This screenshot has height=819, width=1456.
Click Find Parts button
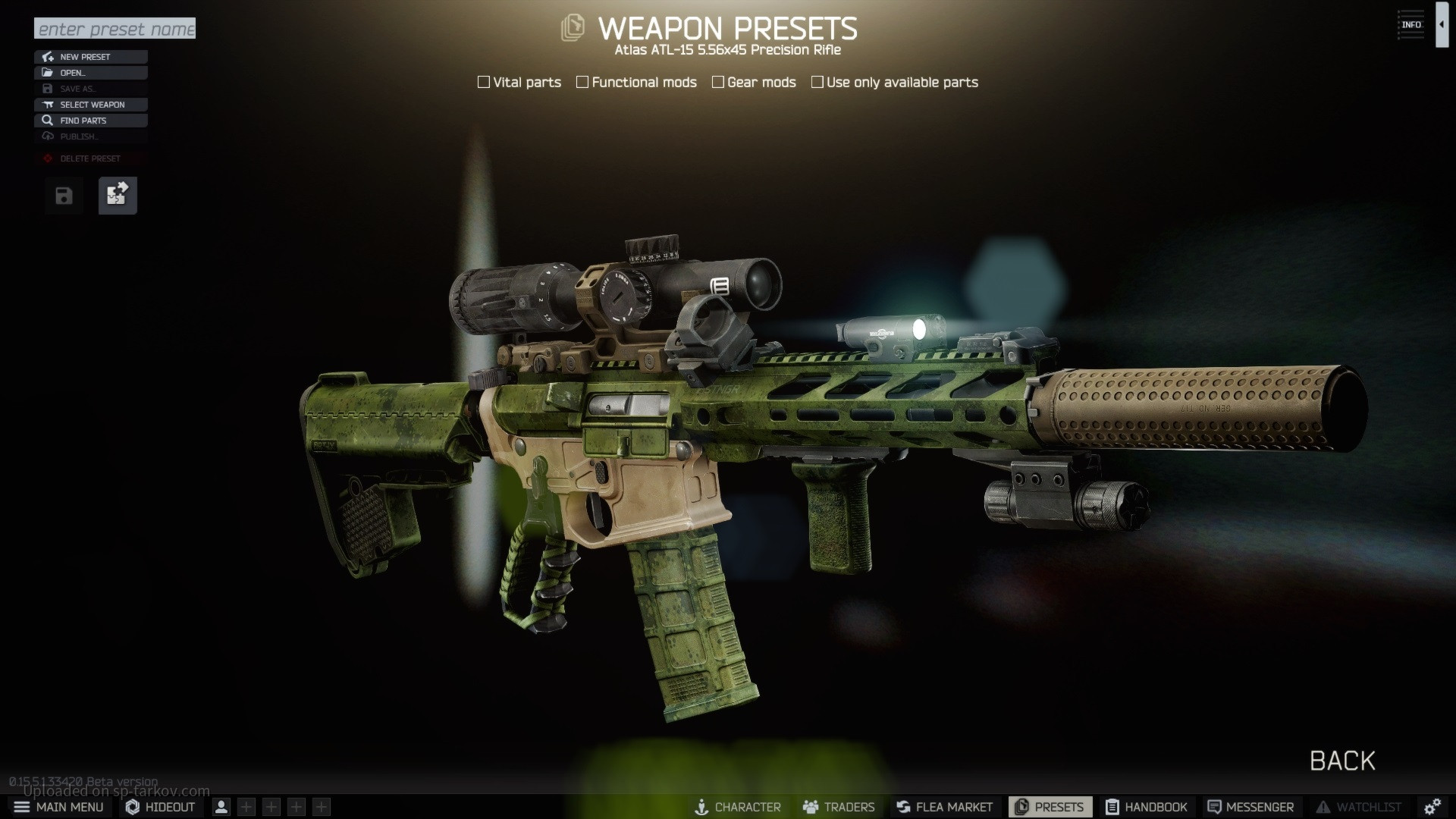(x=90, y=121)
